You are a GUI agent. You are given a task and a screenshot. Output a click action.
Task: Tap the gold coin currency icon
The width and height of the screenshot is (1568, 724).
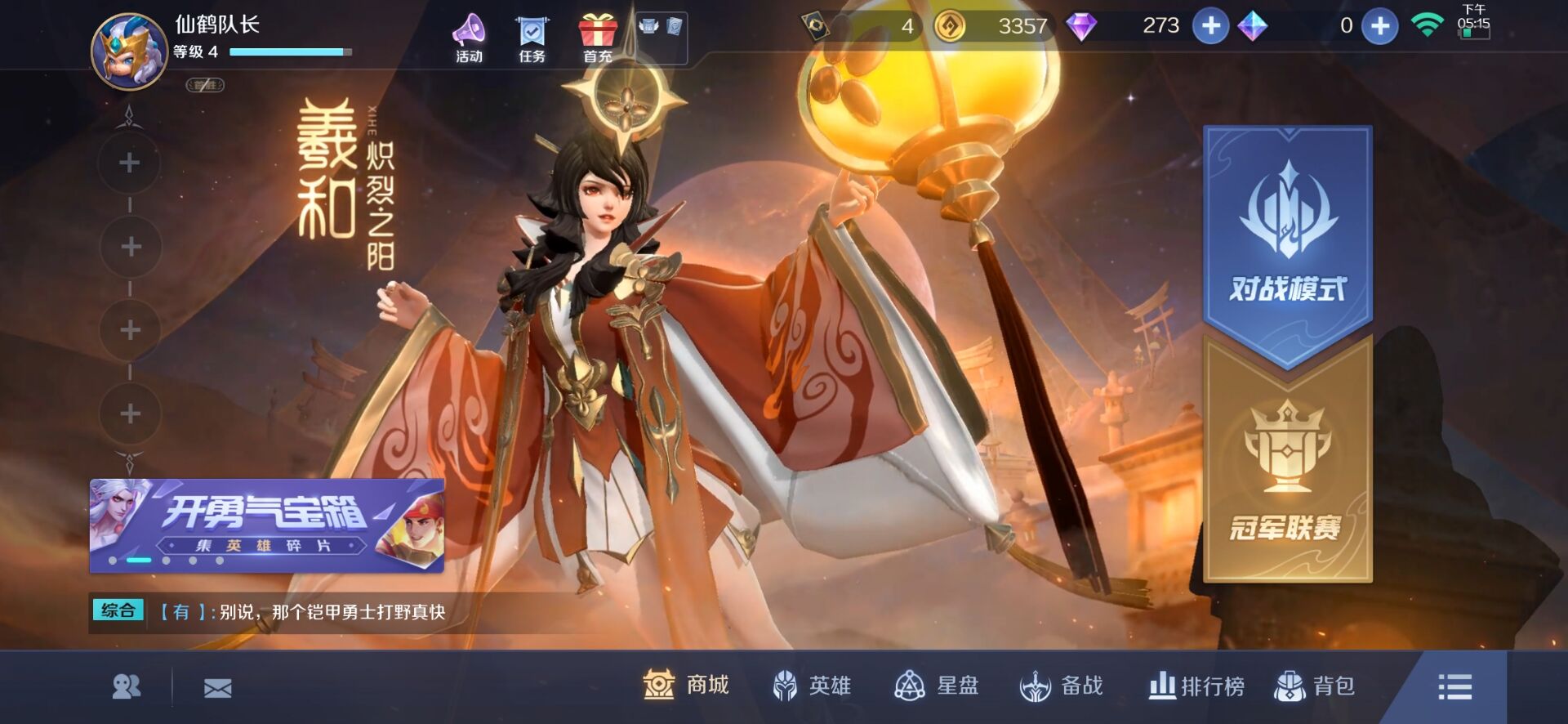coord(949,26)
